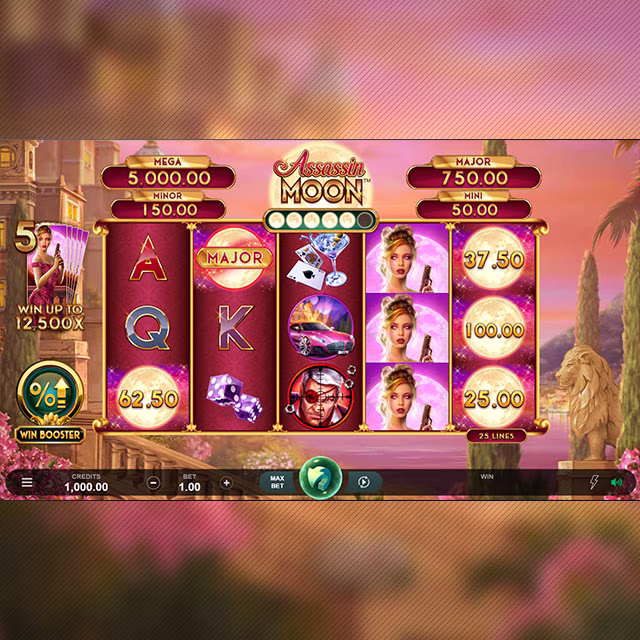Decrease the bet amount
Image resolution: width=640 pixels, height=640 pixels.
point(153,482)
